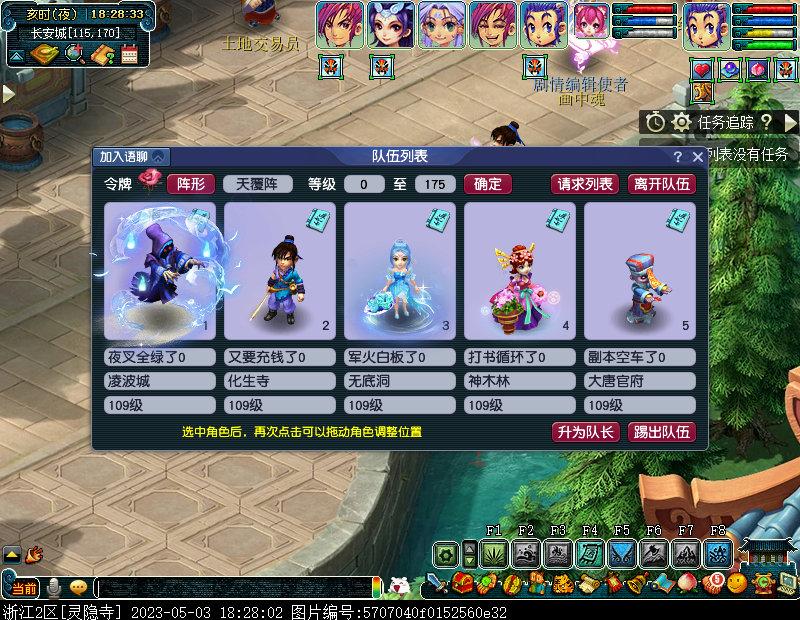Edit the minimum level field showing 0
This screenshot has height=620, width=800.
[364, 184]
